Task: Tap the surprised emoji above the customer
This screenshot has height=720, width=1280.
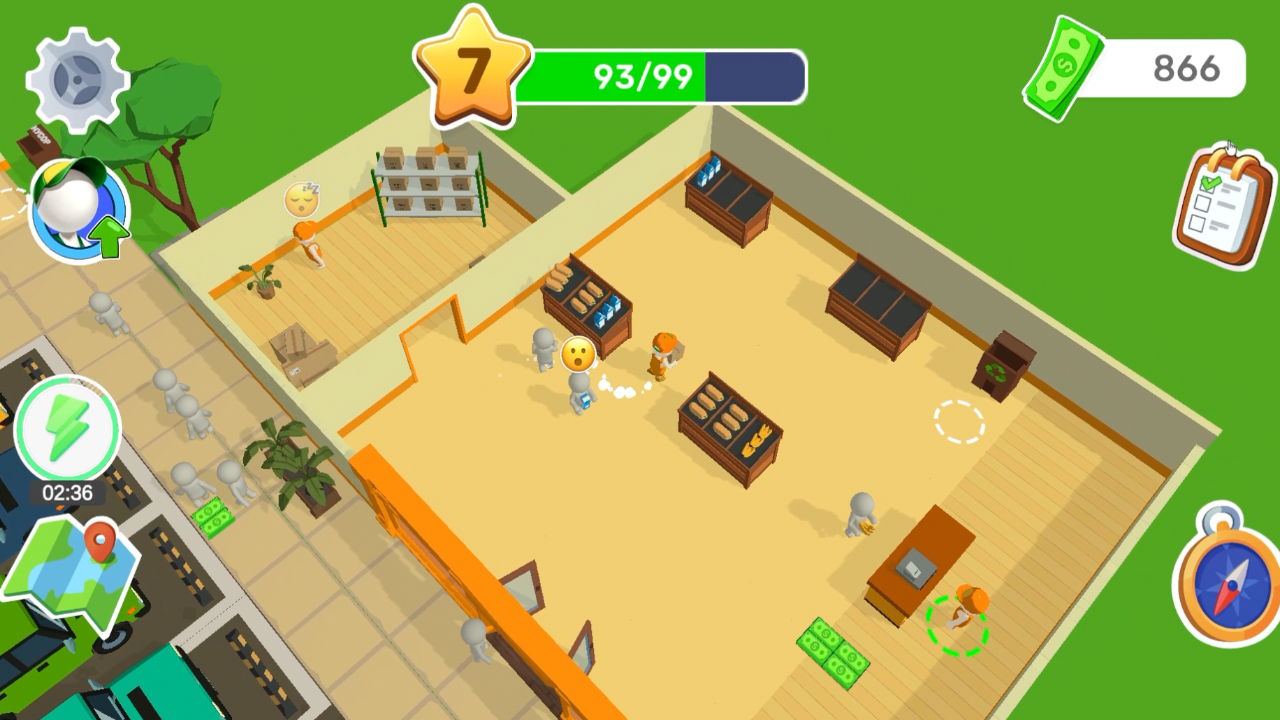Action: 578,355
